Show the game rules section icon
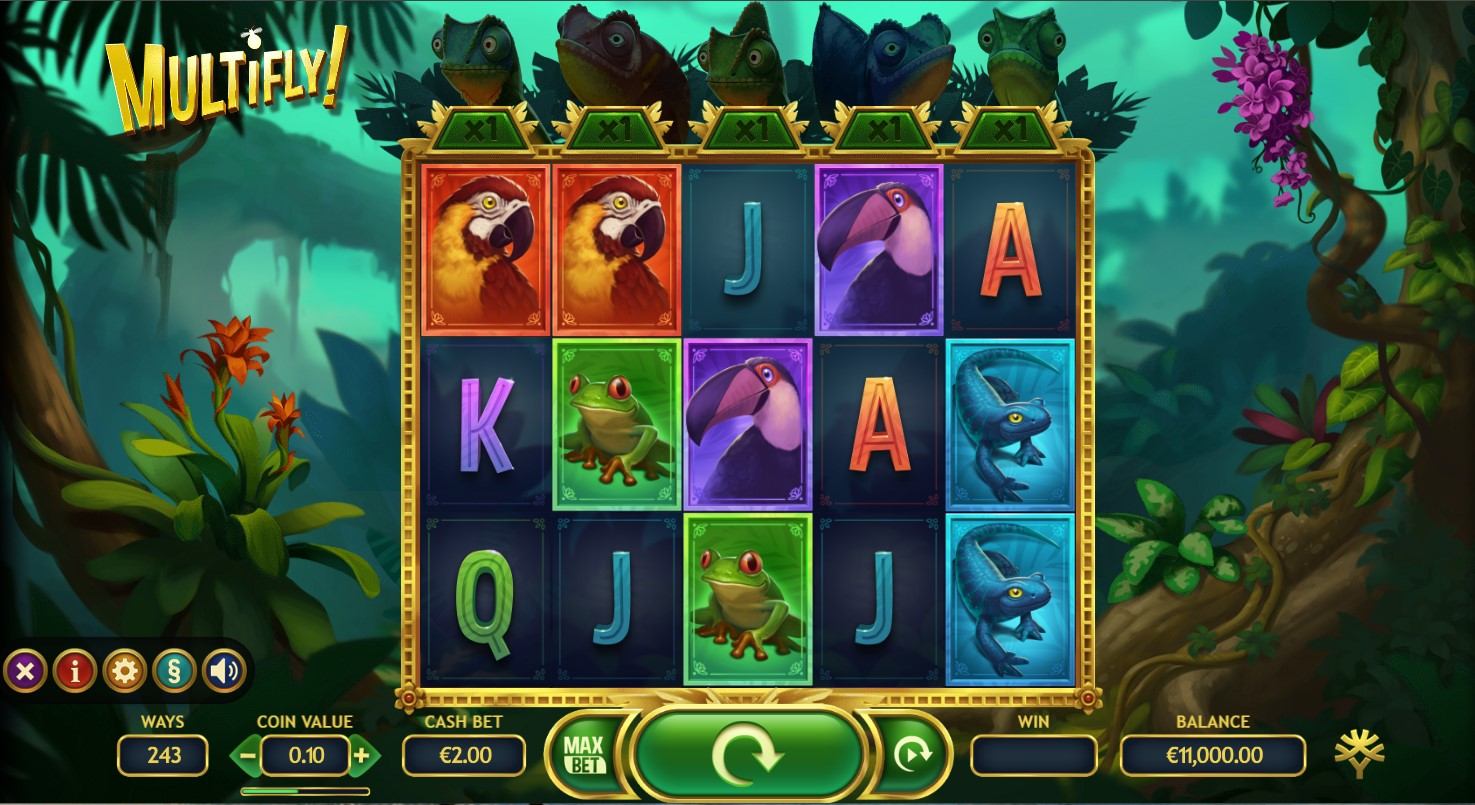1475x805 pixels. click(x=174, y=671)
